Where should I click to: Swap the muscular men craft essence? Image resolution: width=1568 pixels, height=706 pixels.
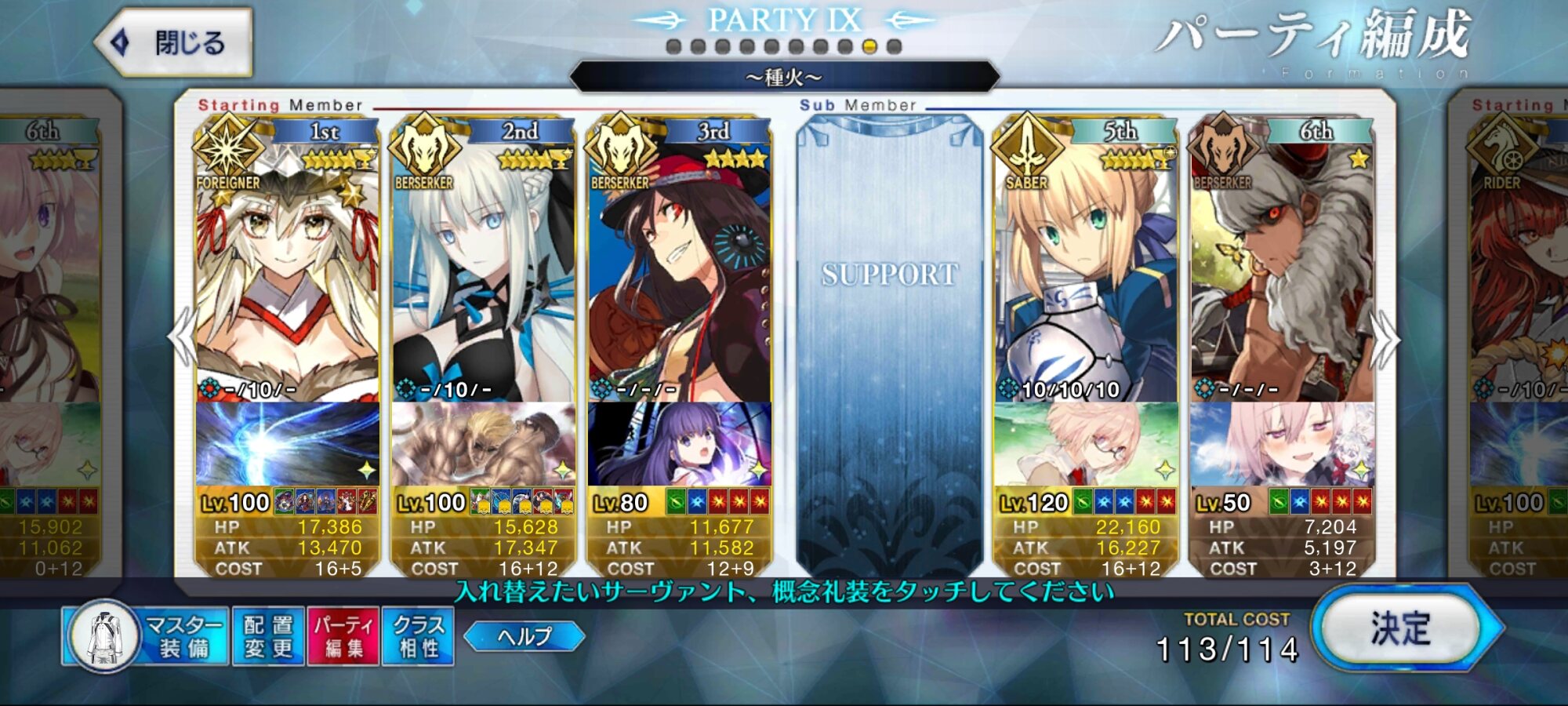click(x=483, y=444)
